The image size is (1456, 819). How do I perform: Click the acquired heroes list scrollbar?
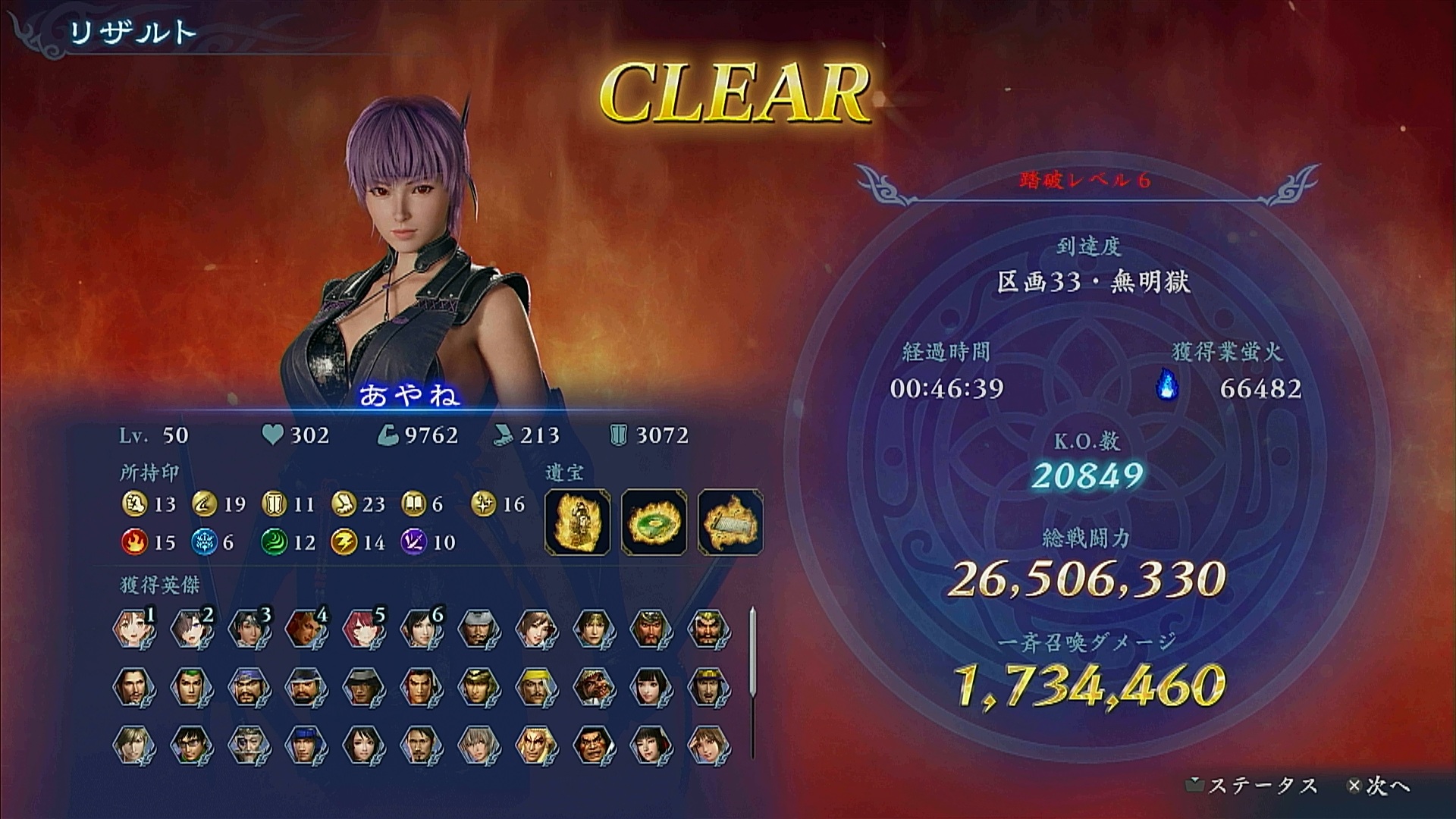(752, 682)
